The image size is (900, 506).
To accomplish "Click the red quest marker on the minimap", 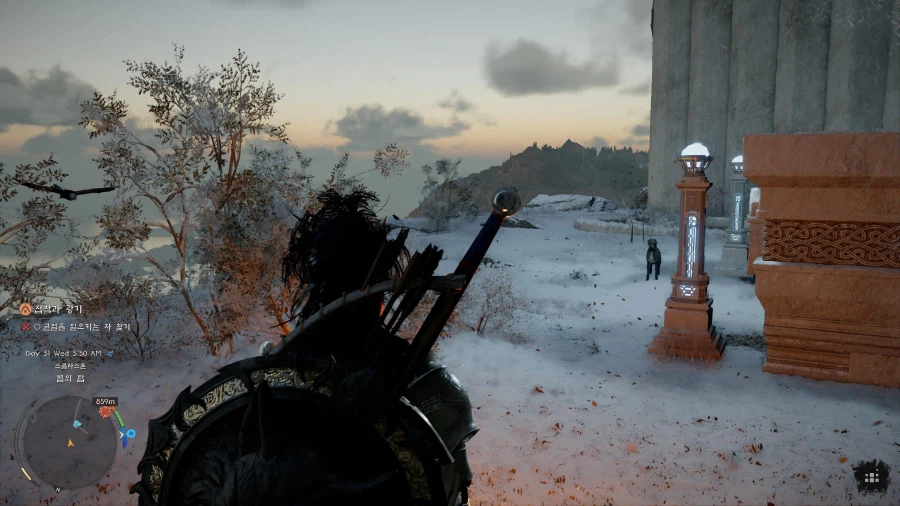I will [x=105, y=411].
